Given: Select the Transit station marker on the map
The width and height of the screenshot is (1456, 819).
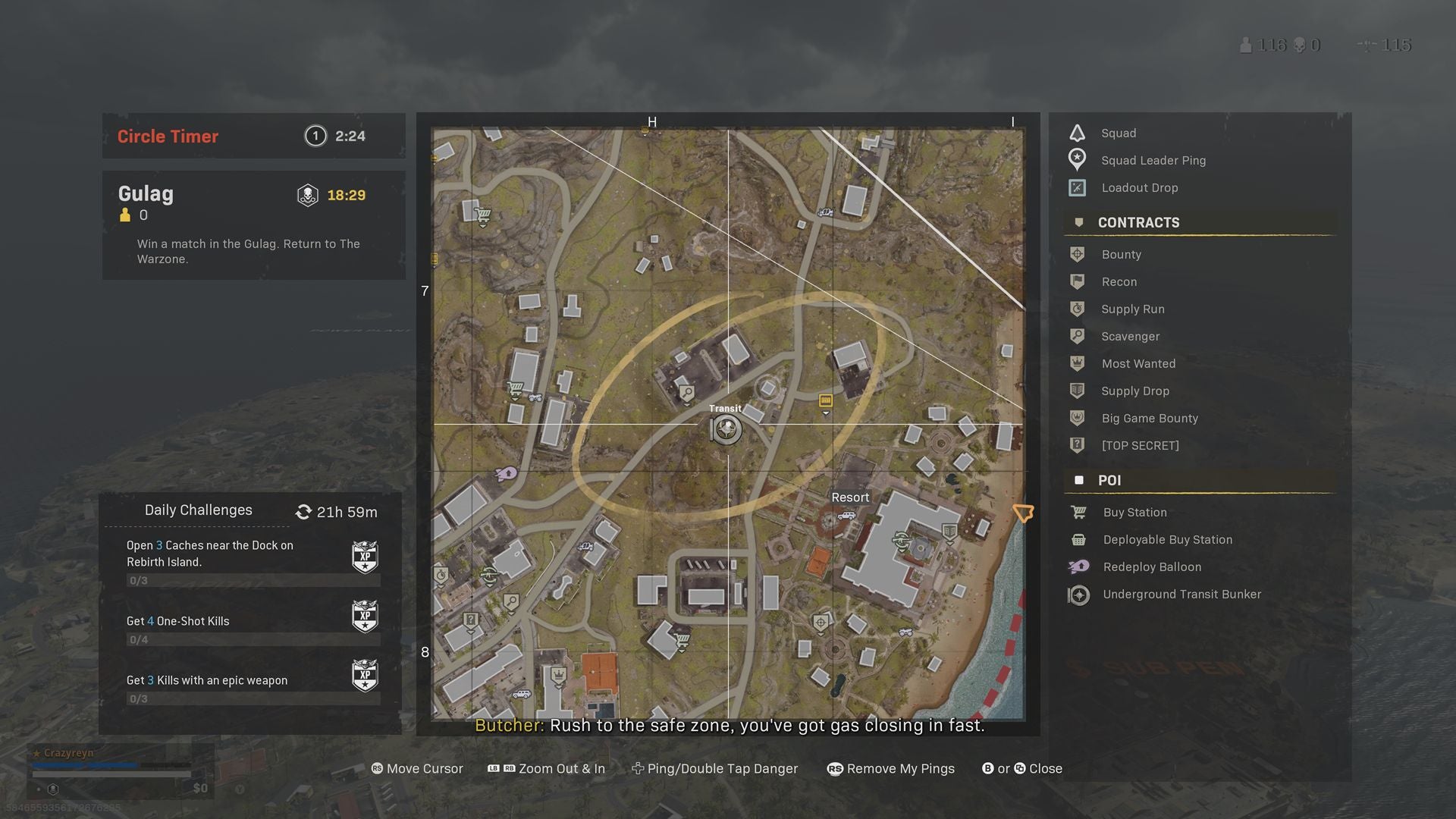Looking at the screenshot, I should pyautogui.click(x=726, y=429).
